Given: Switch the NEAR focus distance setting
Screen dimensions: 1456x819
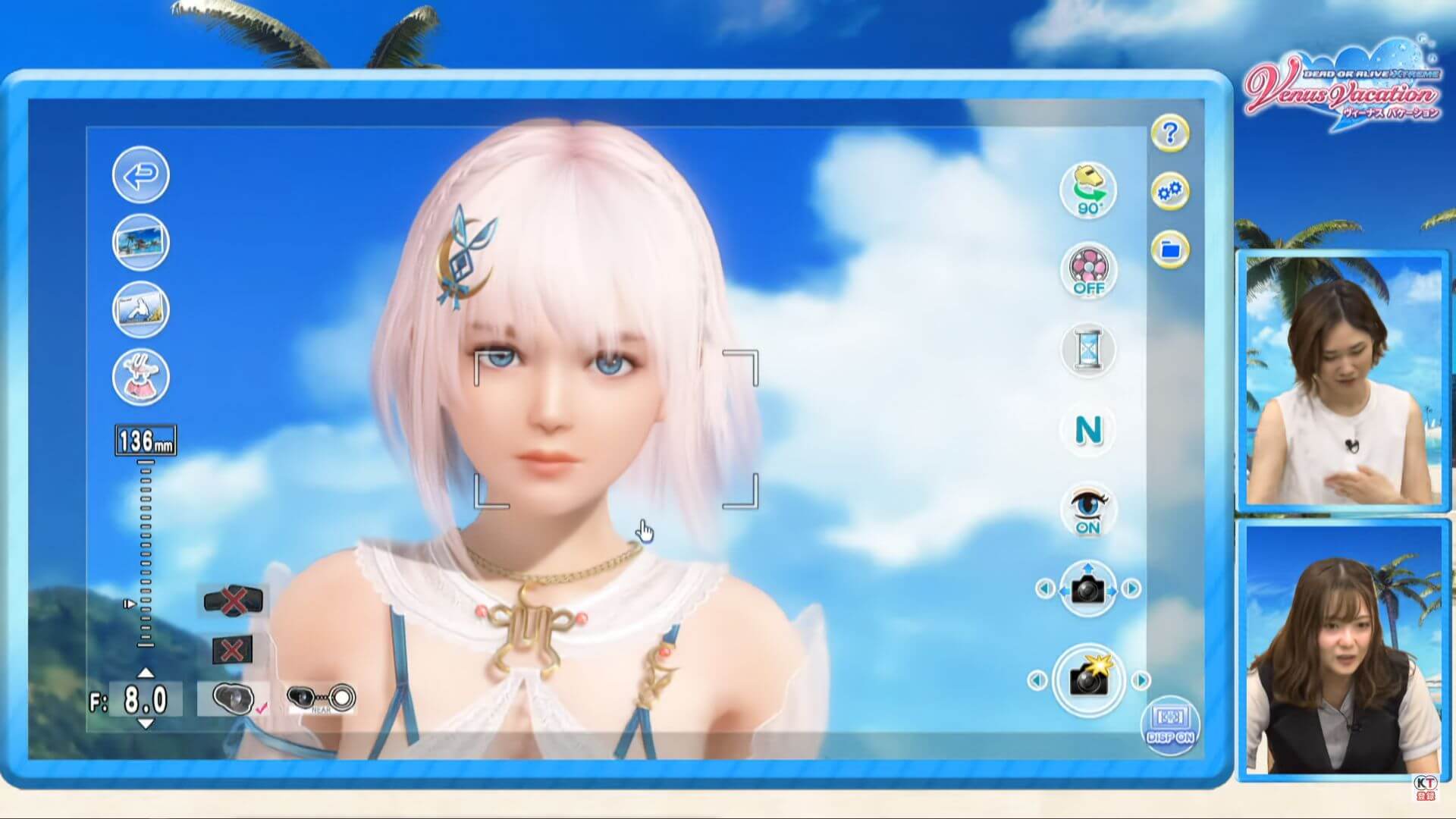Looking at the screenshot, I should (321, 698).
